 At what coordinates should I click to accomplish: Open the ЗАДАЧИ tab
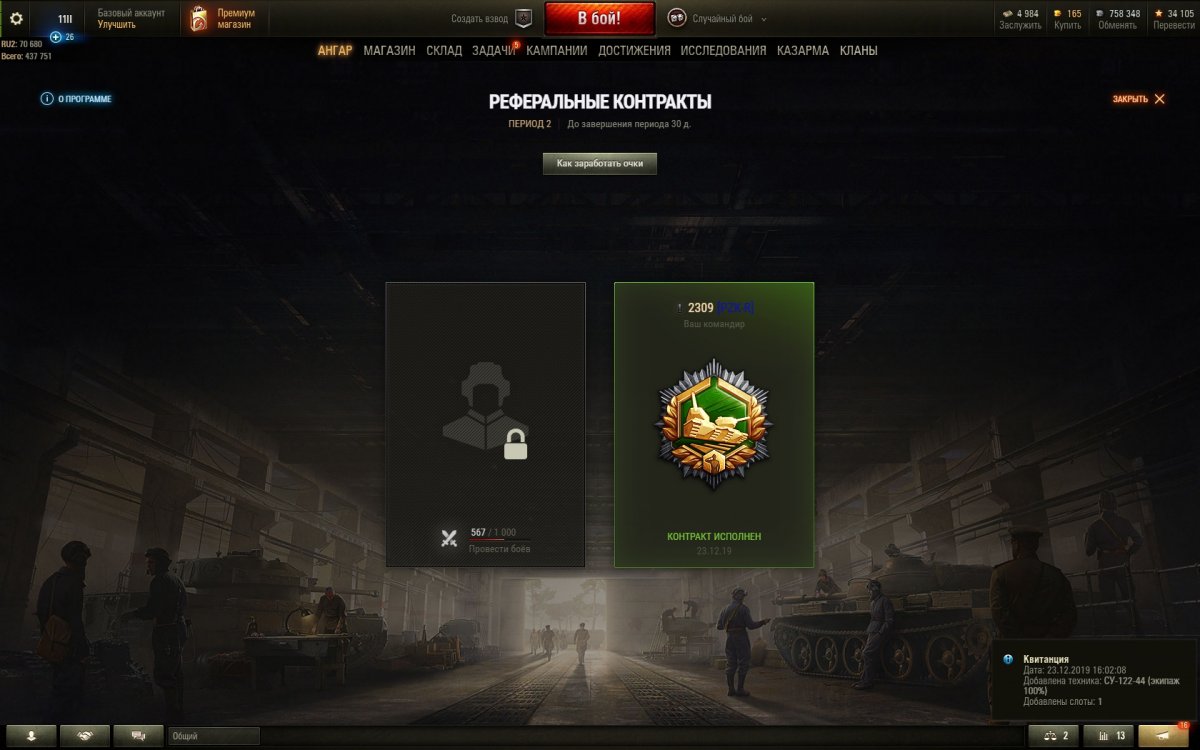[x=493, y=50]
